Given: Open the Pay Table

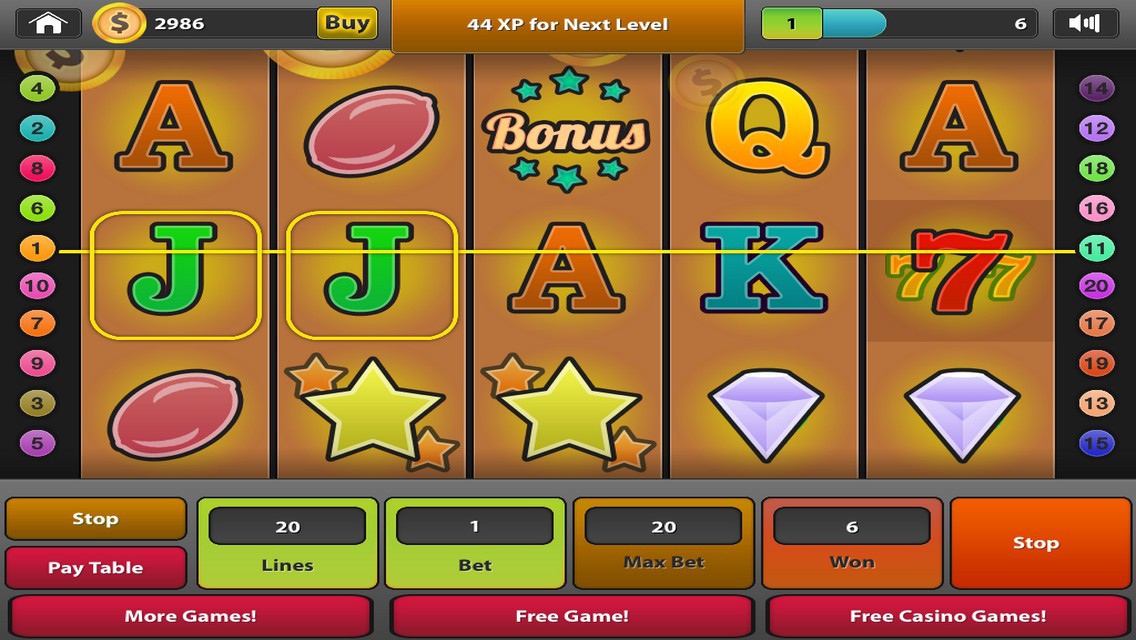Looking at the screenshot, I should click(96, 567).
